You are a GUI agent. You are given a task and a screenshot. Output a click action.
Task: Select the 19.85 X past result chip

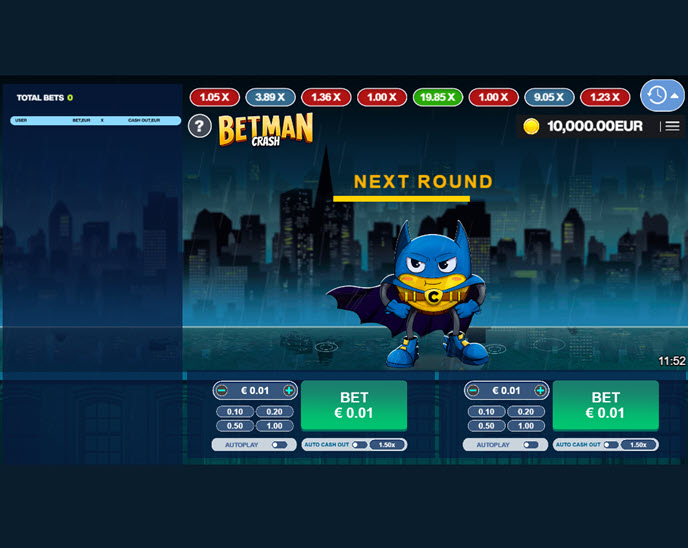click(438, 97)
